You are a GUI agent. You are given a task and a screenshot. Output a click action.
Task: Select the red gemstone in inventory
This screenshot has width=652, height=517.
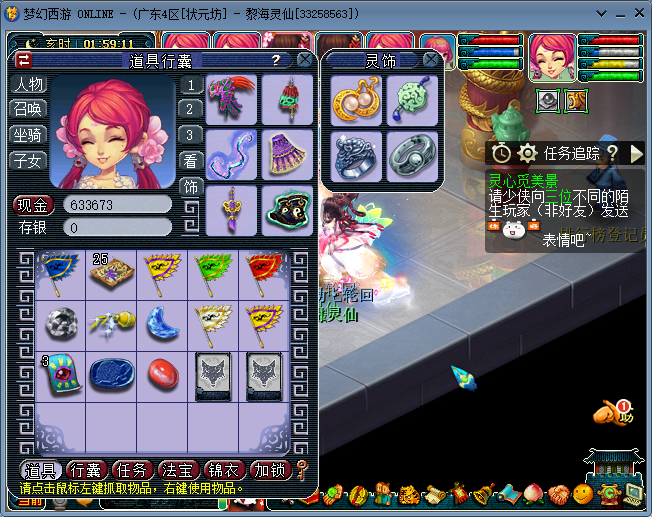click(162, 373)
